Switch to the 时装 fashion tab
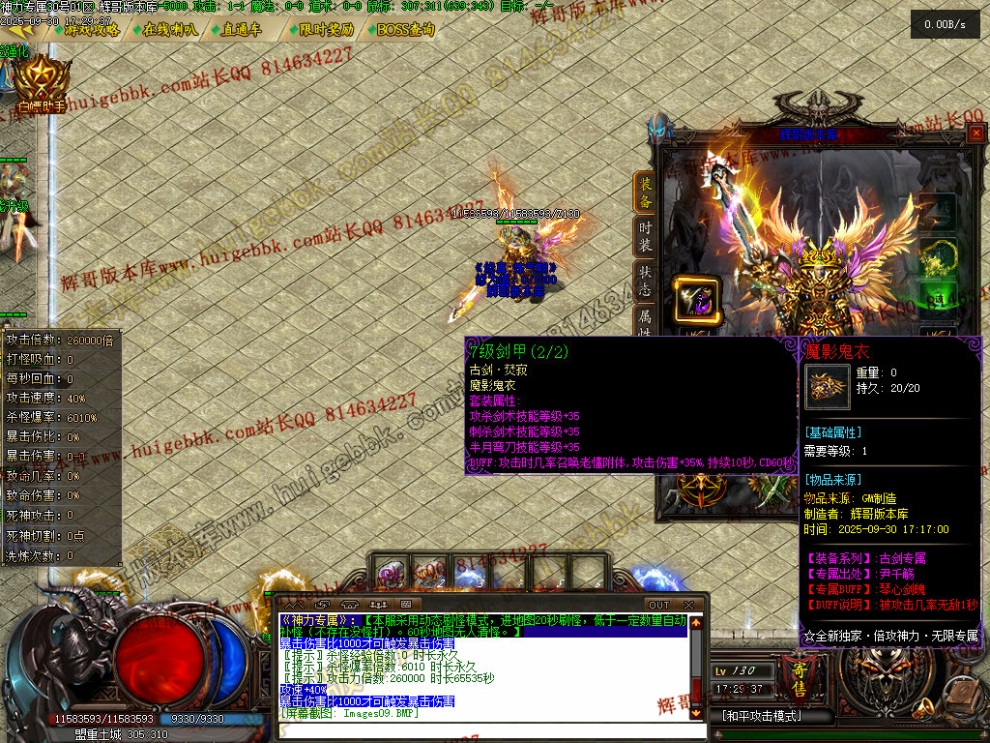Screen dimensions: 990x743 645,237
